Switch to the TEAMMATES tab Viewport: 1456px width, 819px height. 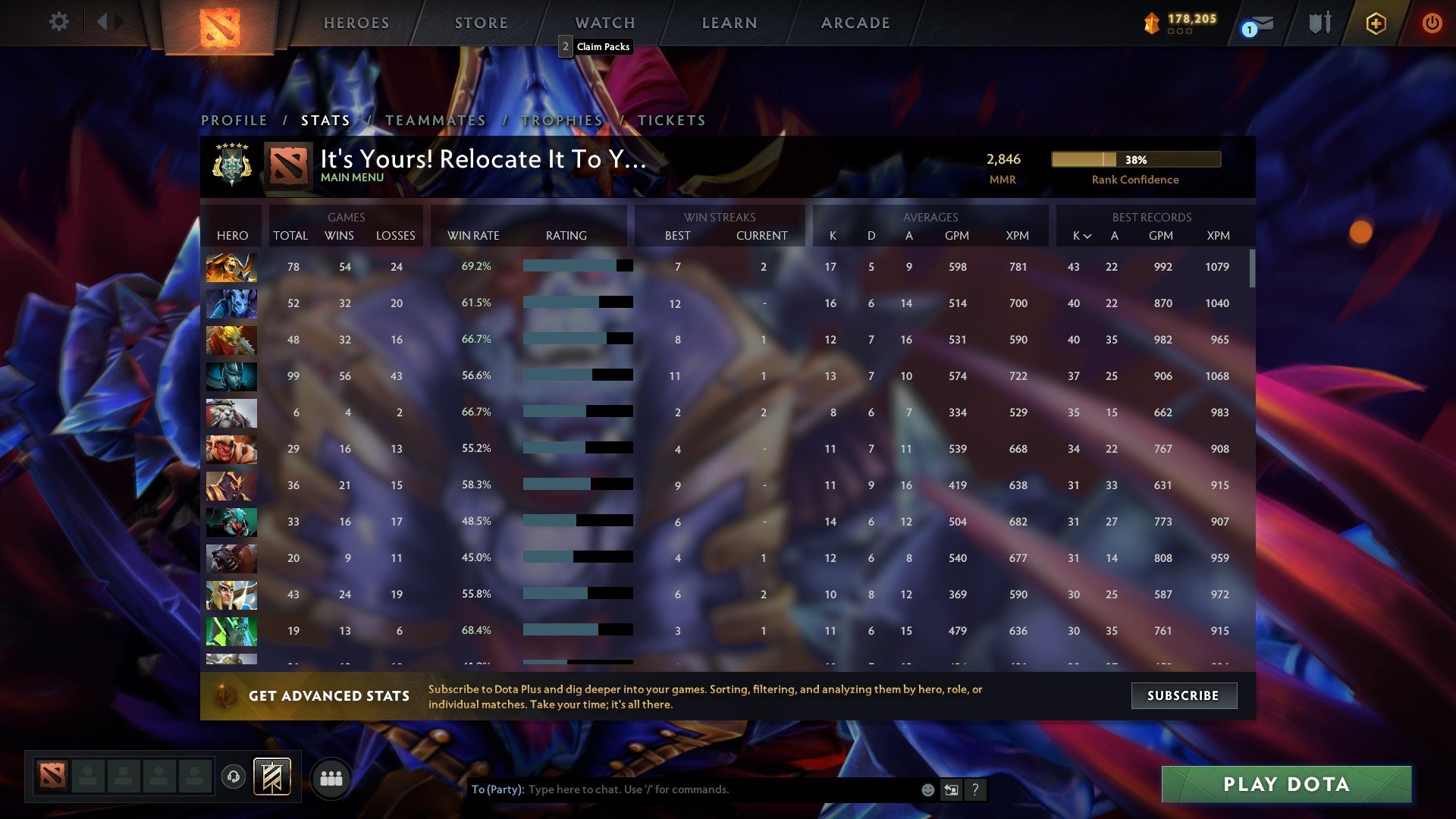click(435, 120)
